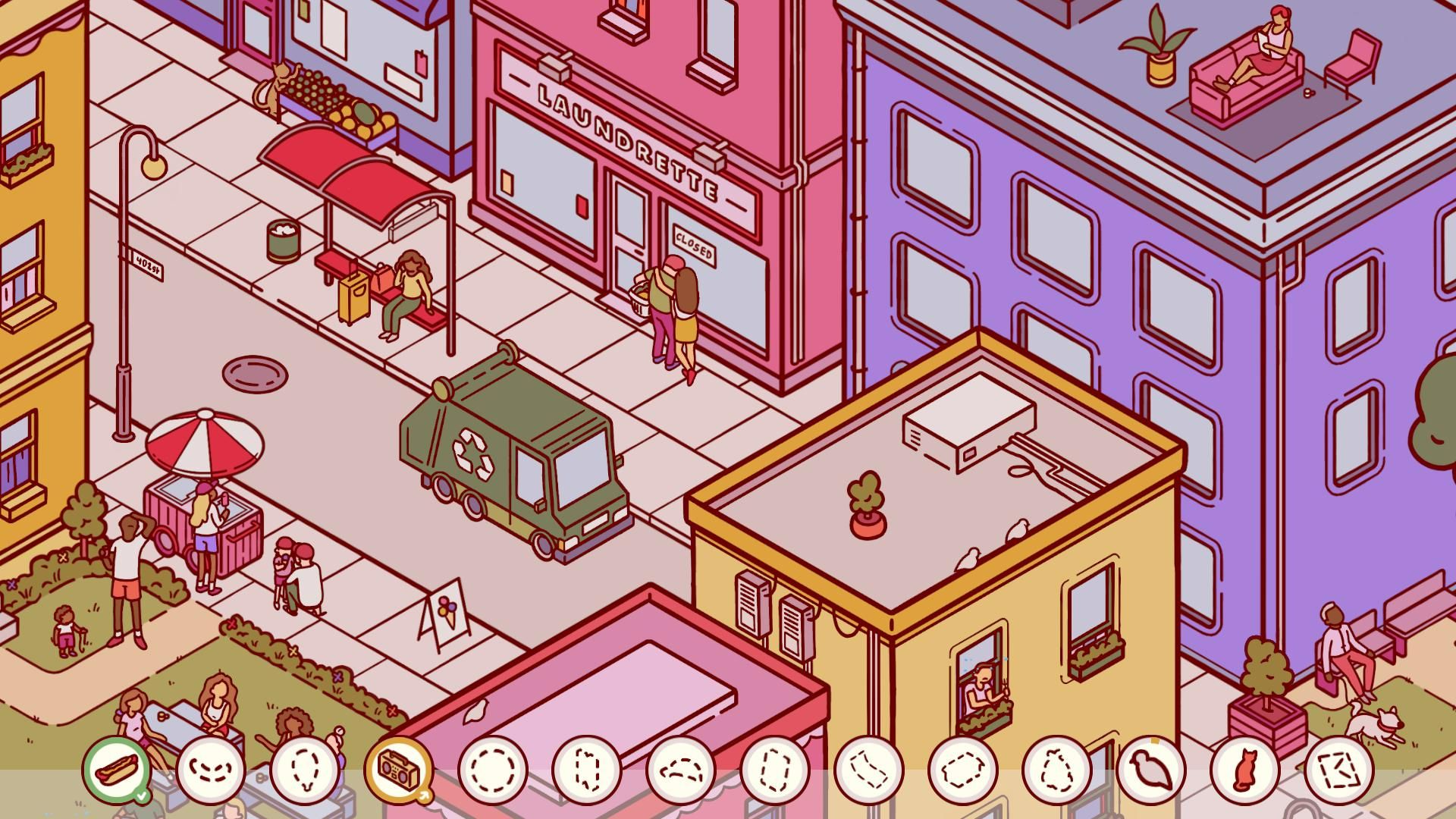
Task: Choose the dashed balloon-shaped outline slot
Action: (x=305, y=770)
